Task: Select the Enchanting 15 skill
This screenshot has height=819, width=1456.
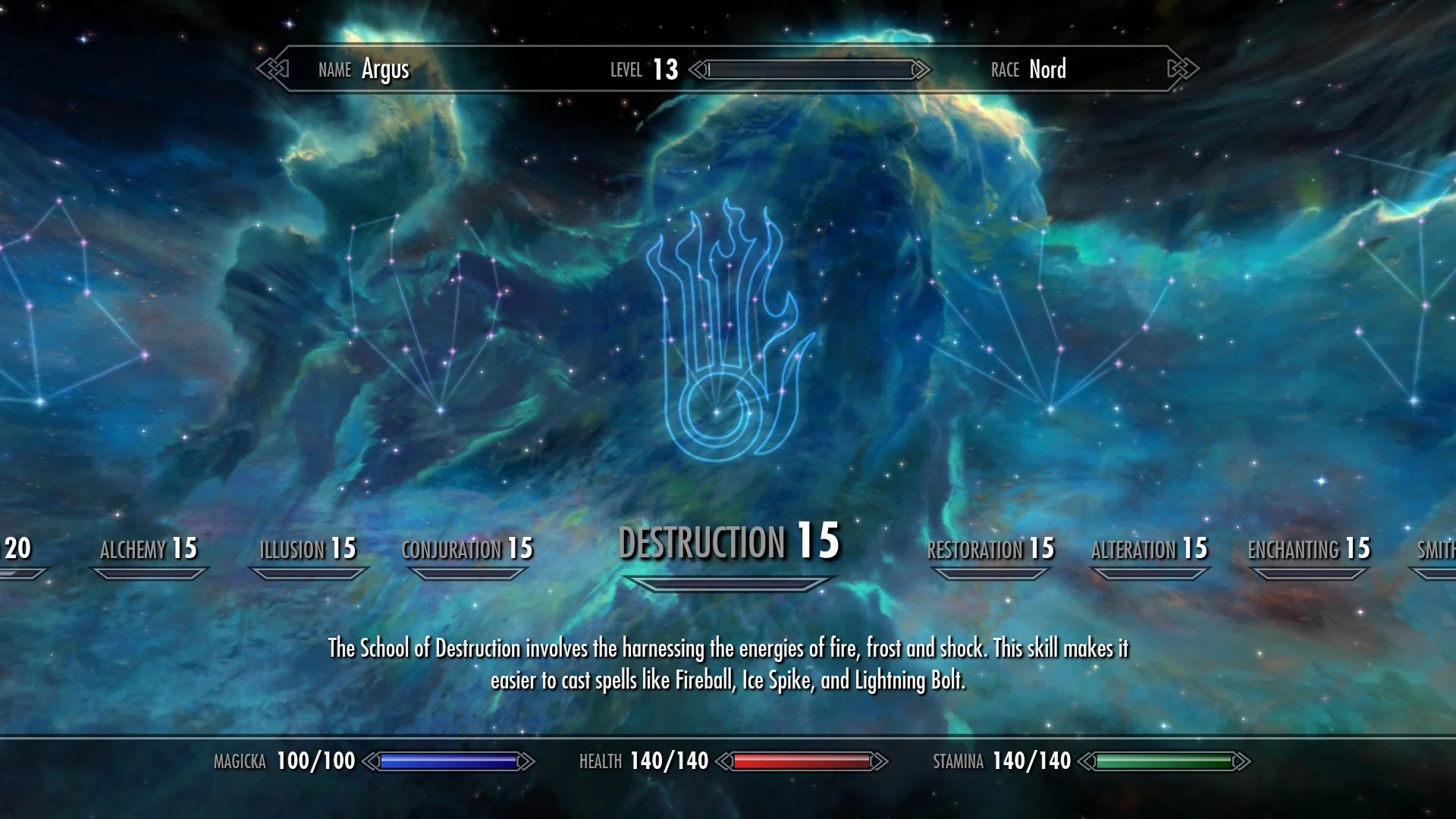Action: [x=1310, y=548]
